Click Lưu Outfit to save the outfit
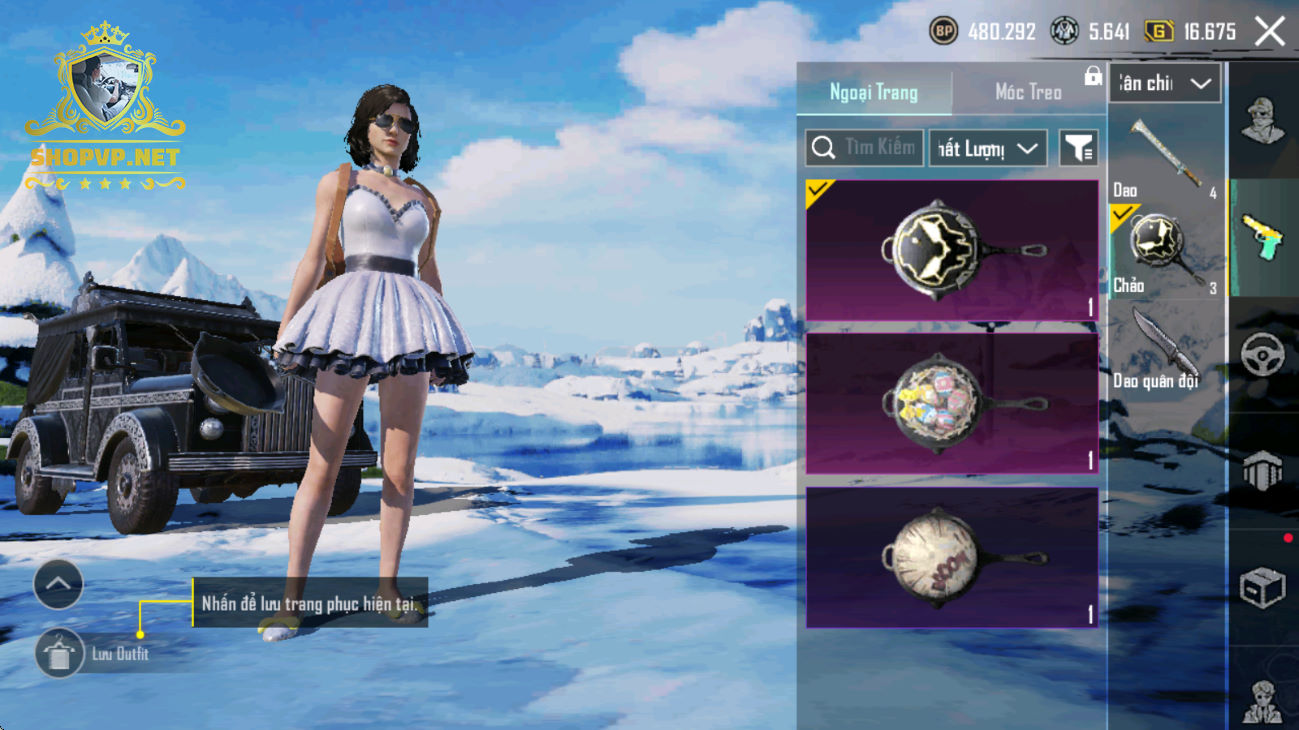The width and height of the screenshot is (1299, 730). pyautogui.click(x=60, y=654)
